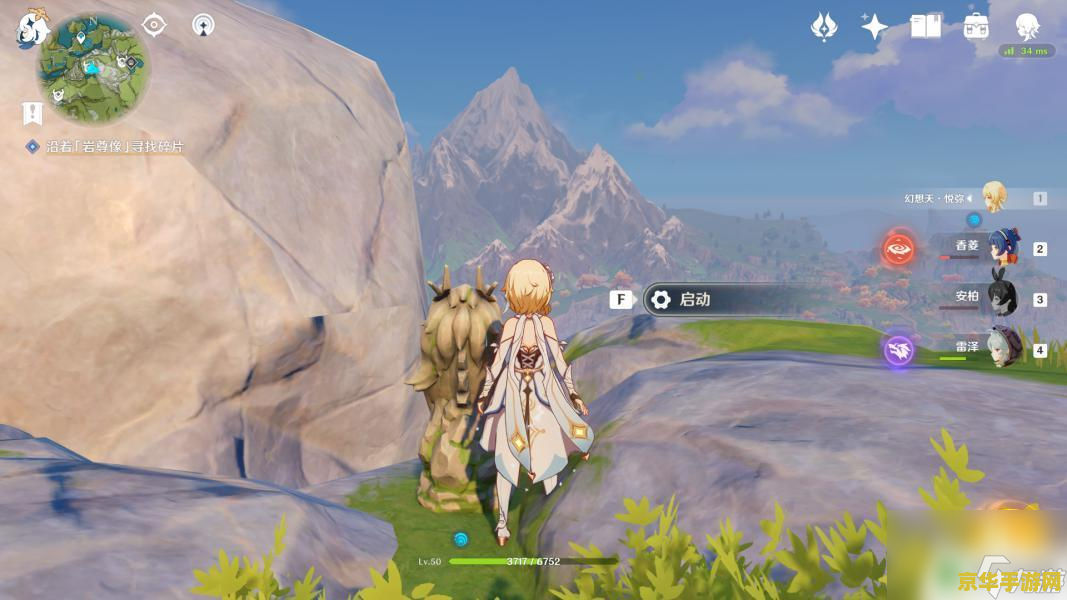Open the four-point star Wish icon
The height and width of the screenshot is (600, 1067).
coord(874,27)
